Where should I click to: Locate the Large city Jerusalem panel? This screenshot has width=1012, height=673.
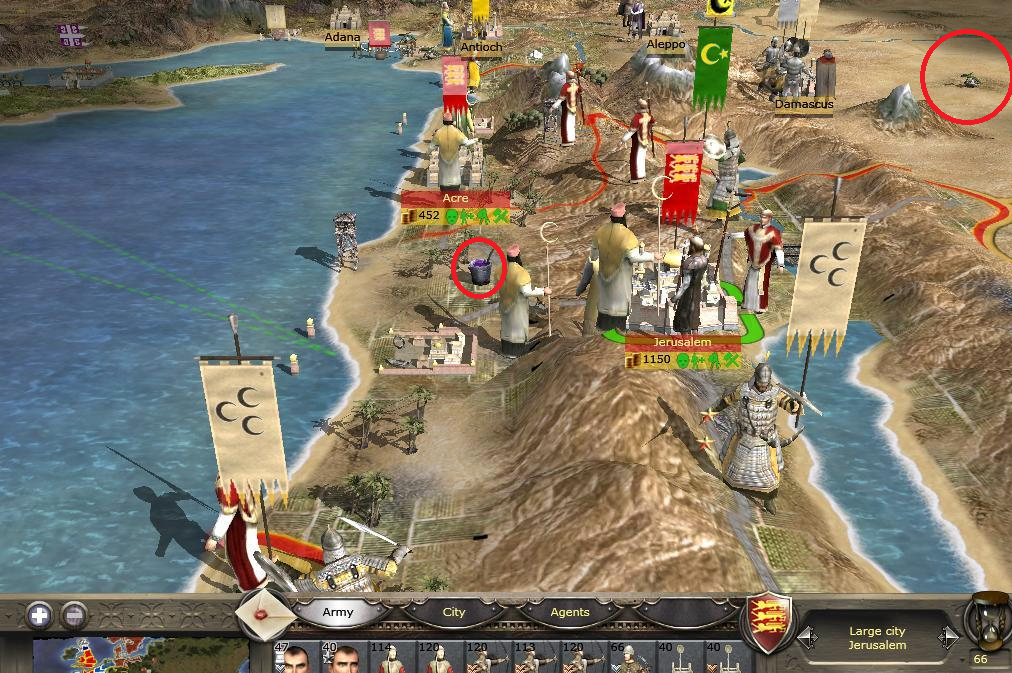click(877, 638)
